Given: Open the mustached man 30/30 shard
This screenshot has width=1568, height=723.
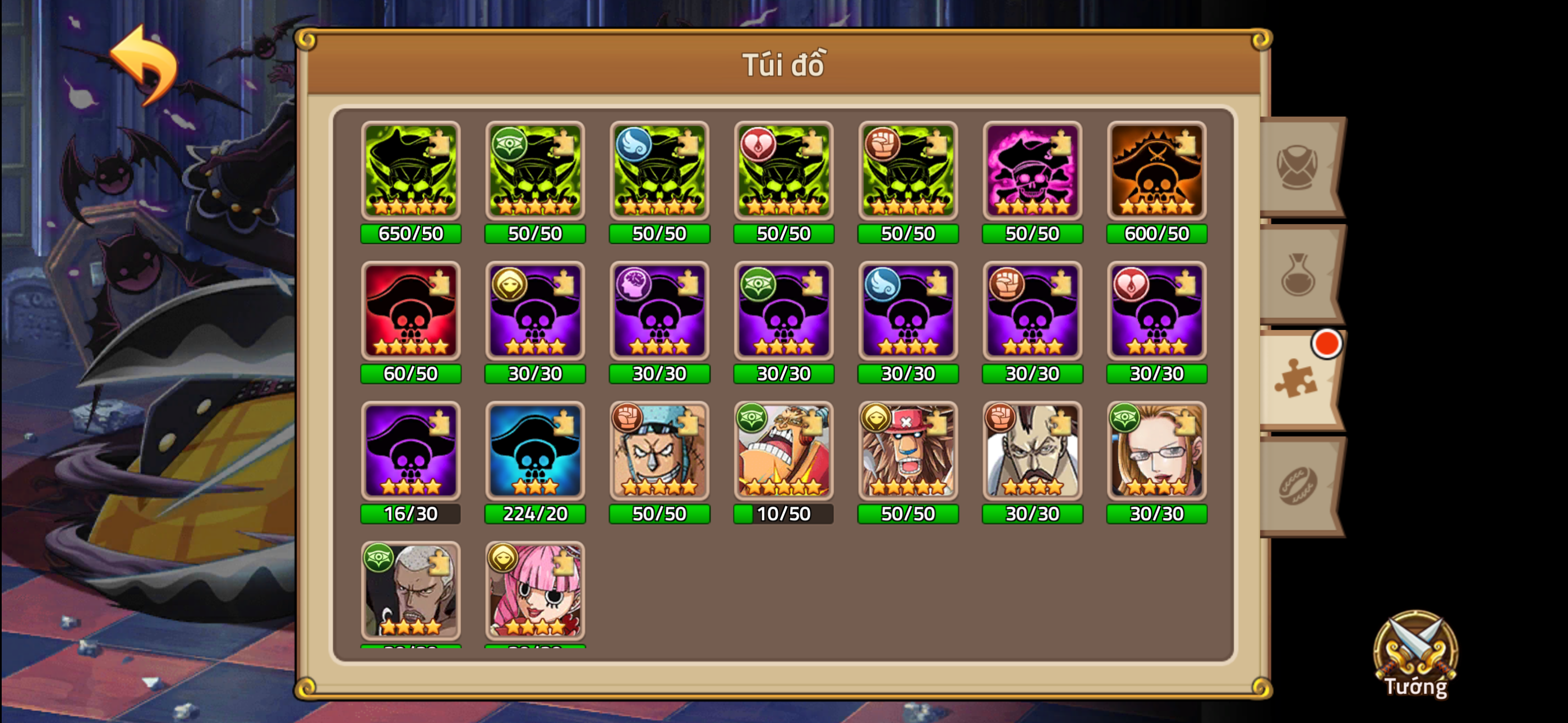Looking at the screenshot, I should [1032, 453].
